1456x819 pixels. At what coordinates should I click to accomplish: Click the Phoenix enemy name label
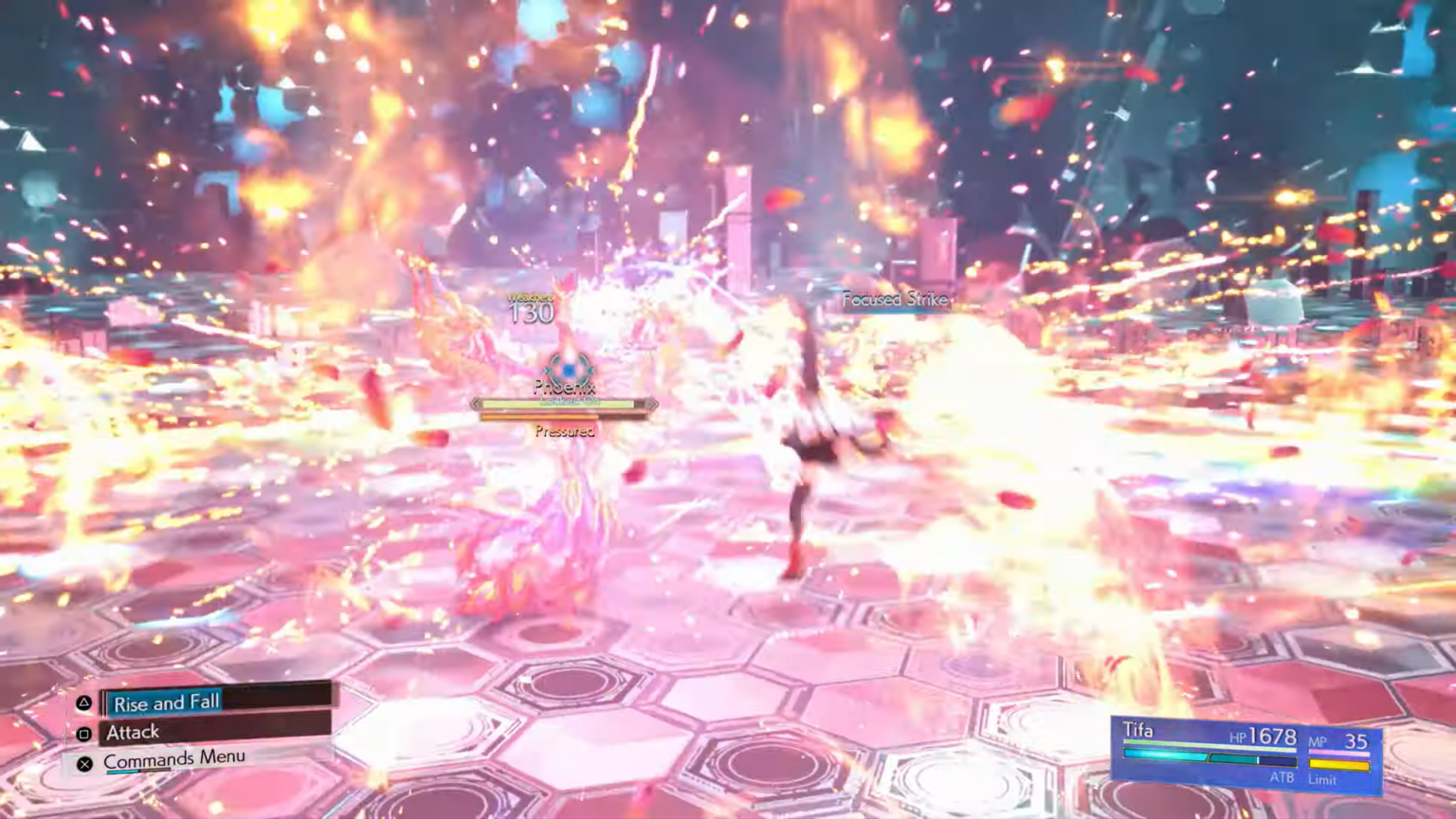(x=565, y=387)
